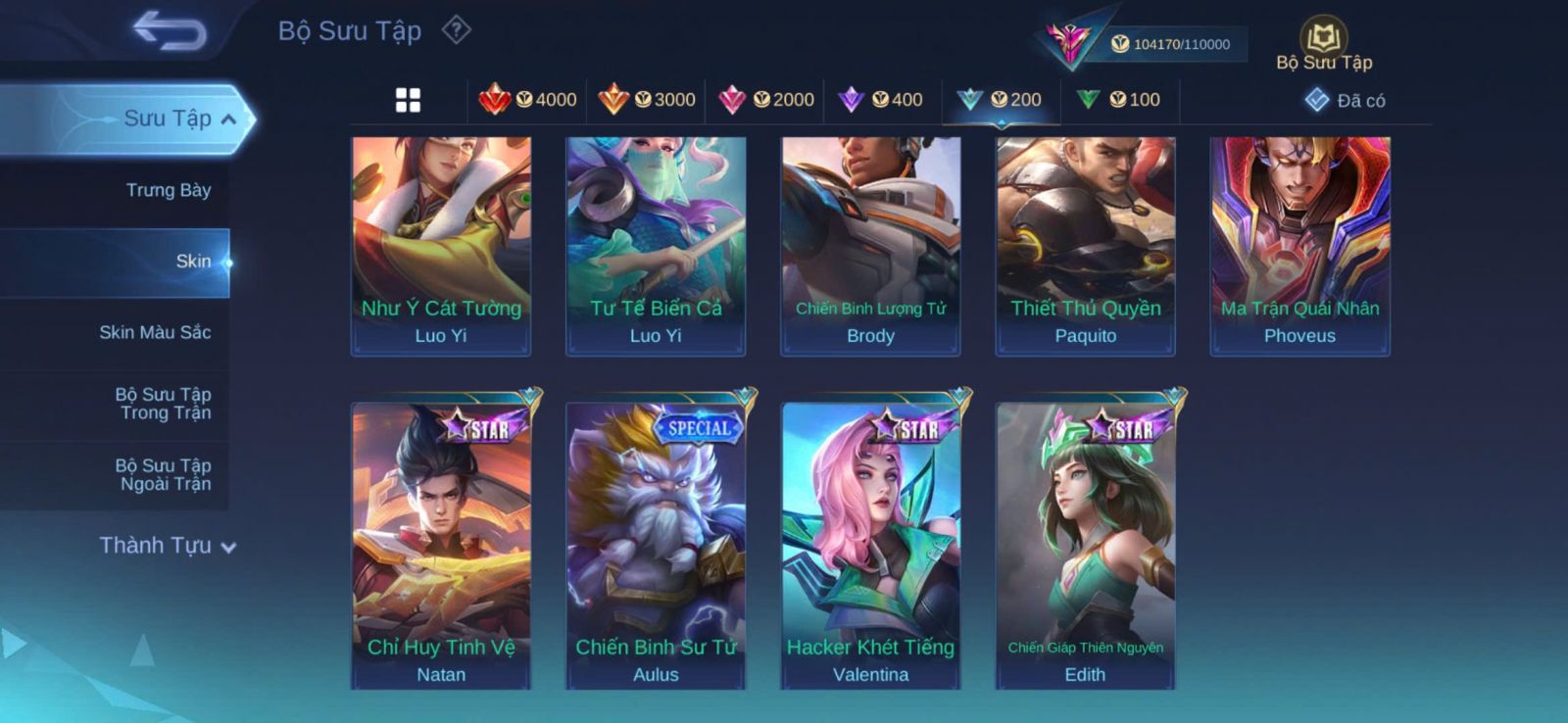Collapse the Sưu Tập sidebar section

(228, 120)
